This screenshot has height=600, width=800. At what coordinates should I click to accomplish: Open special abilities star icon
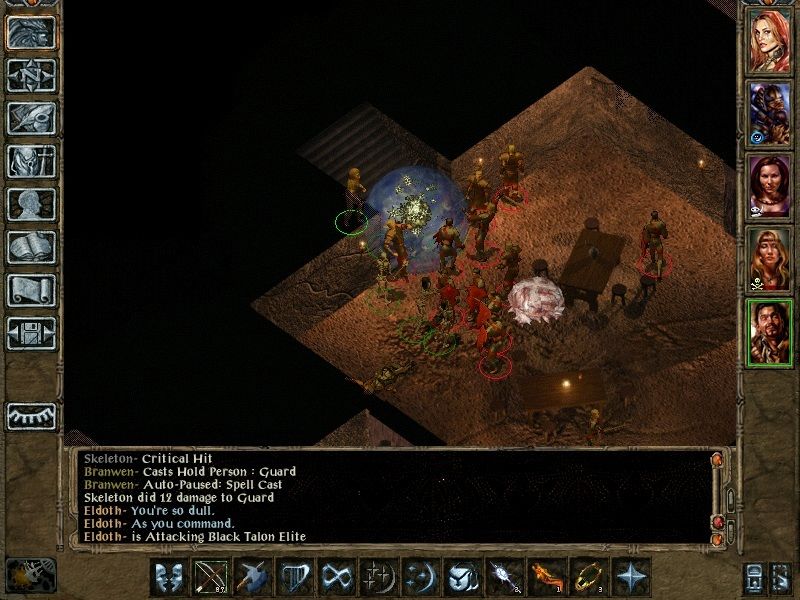pos(628,578)
